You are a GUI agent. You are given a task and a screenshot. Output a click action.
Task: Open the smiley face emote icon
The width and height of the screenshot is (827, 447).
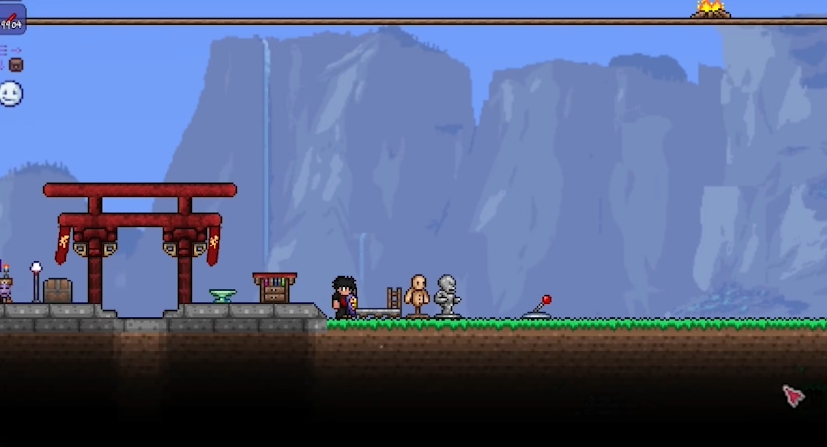[x=11, y=94]
